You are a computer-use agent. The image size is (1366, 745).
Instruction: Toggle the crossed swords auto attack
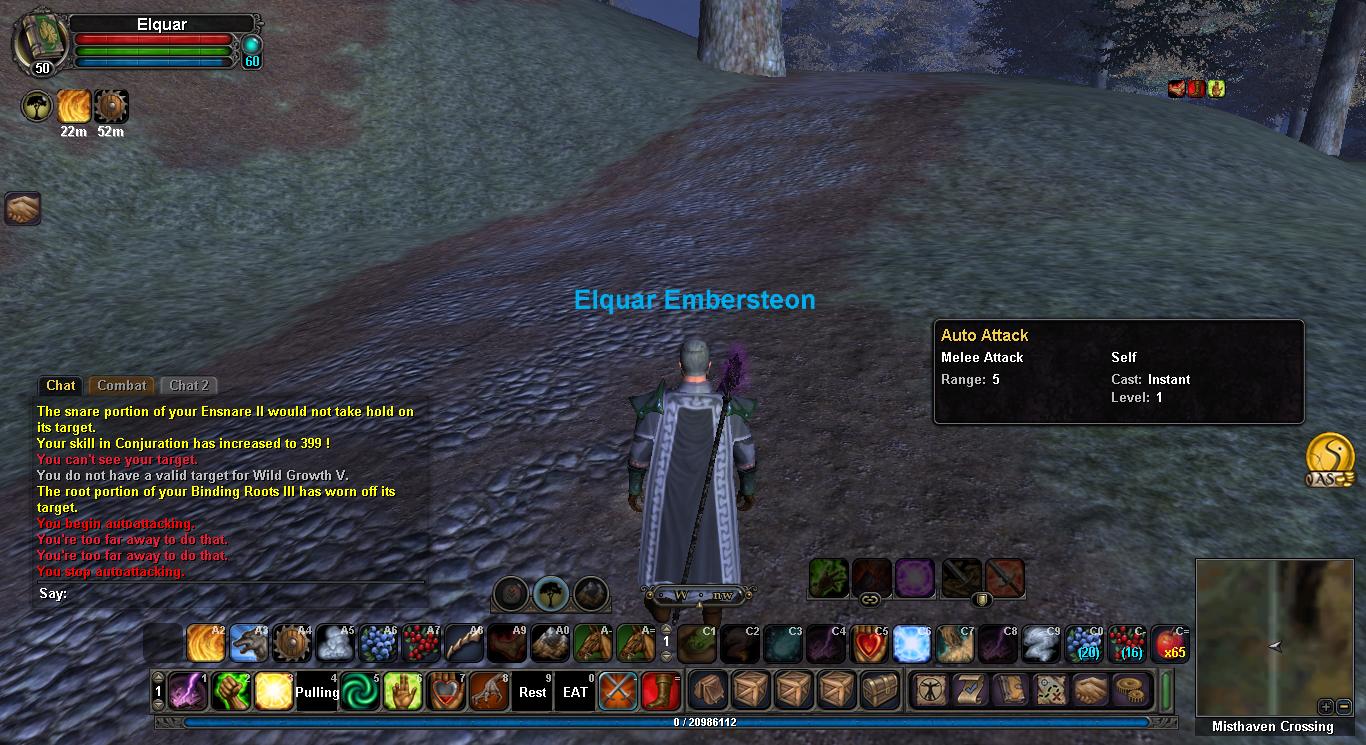(618, 691)
